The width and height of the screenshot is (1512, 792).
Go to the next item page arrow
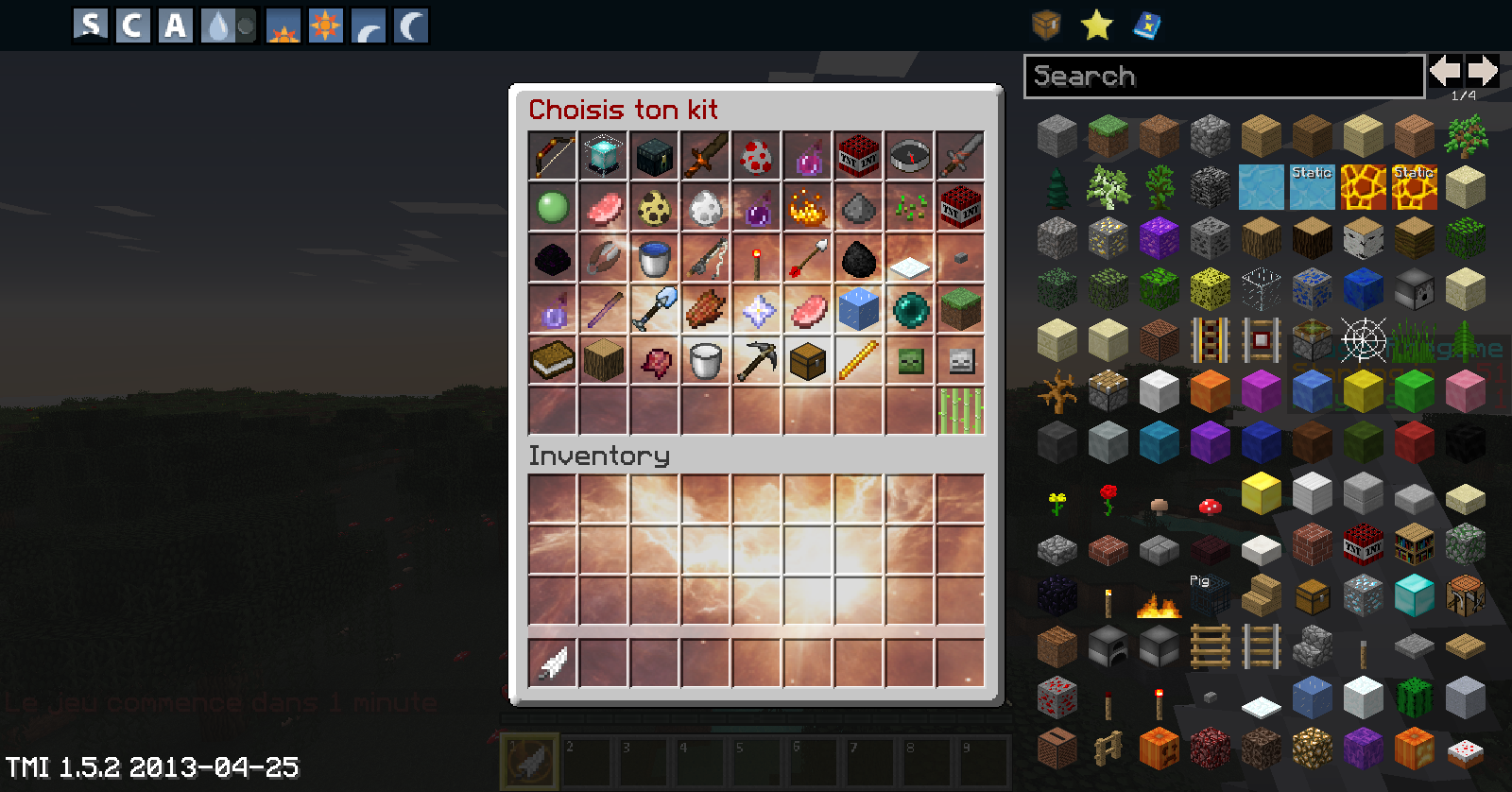click(1483, 71)
